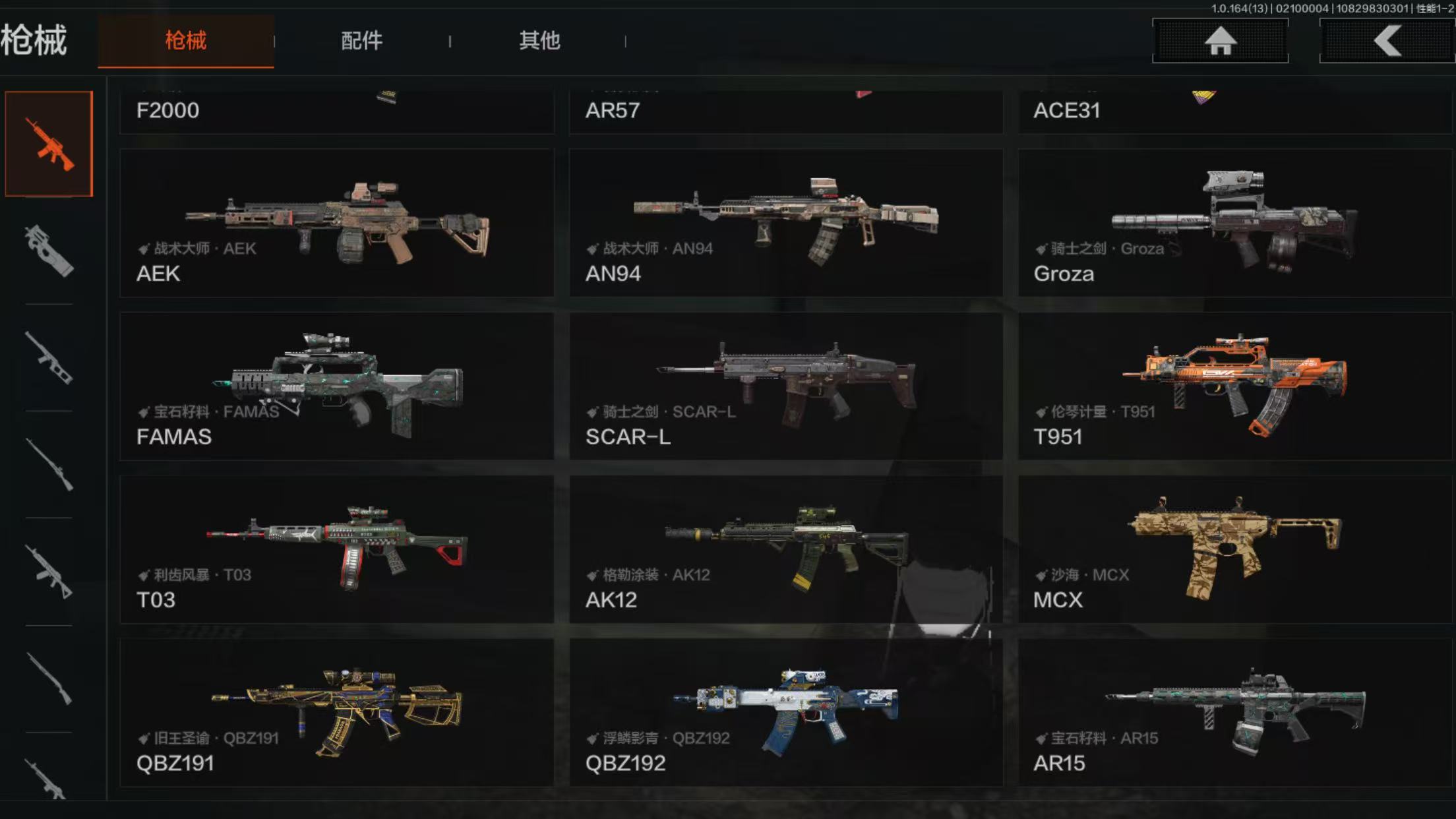This screenshot has height=819, width=1456.
Task: Open the 配件 tab
Action: coord(361,41)
